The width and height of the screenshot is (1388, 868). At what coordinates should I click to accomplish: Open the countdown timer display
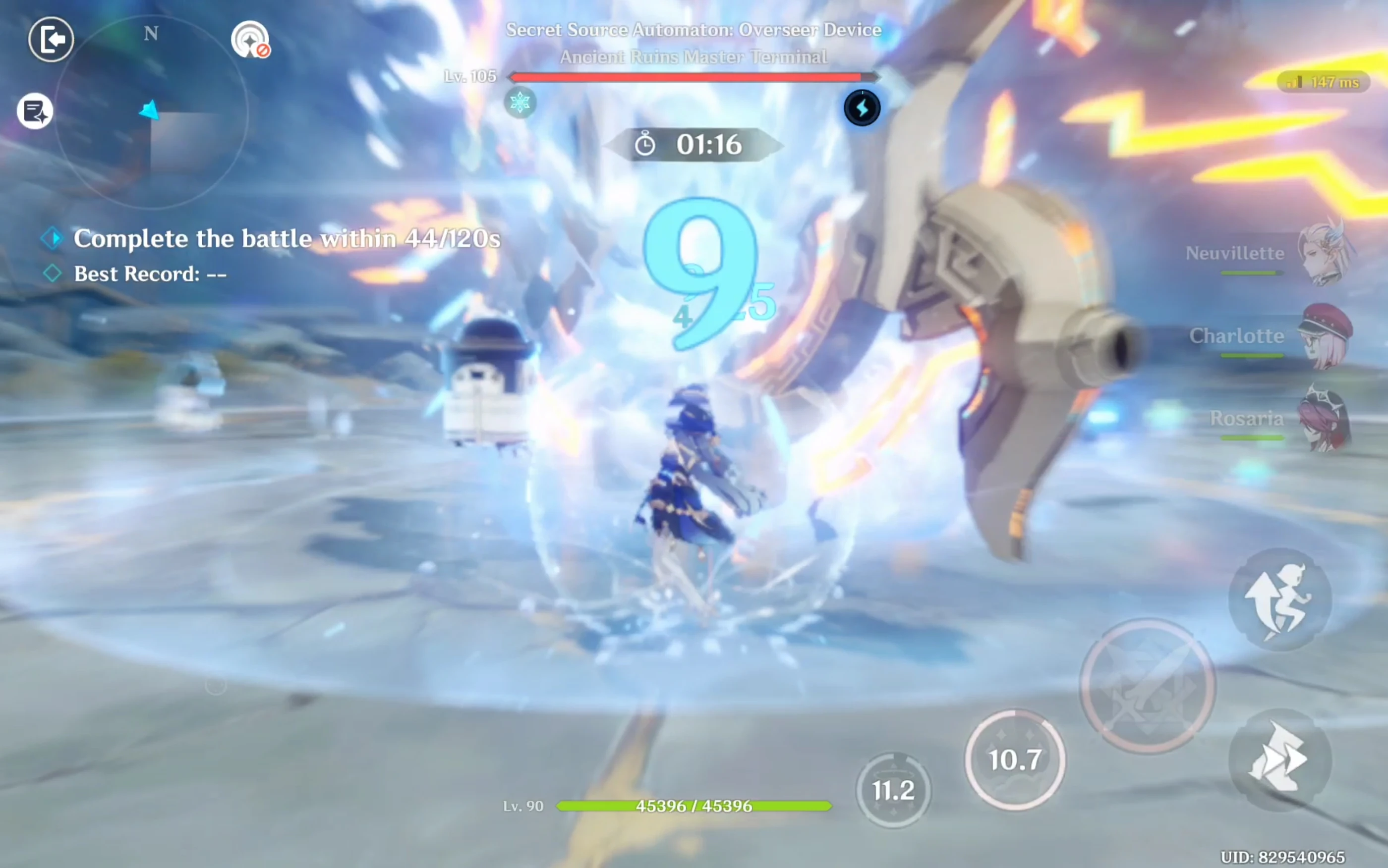[700, 145]
